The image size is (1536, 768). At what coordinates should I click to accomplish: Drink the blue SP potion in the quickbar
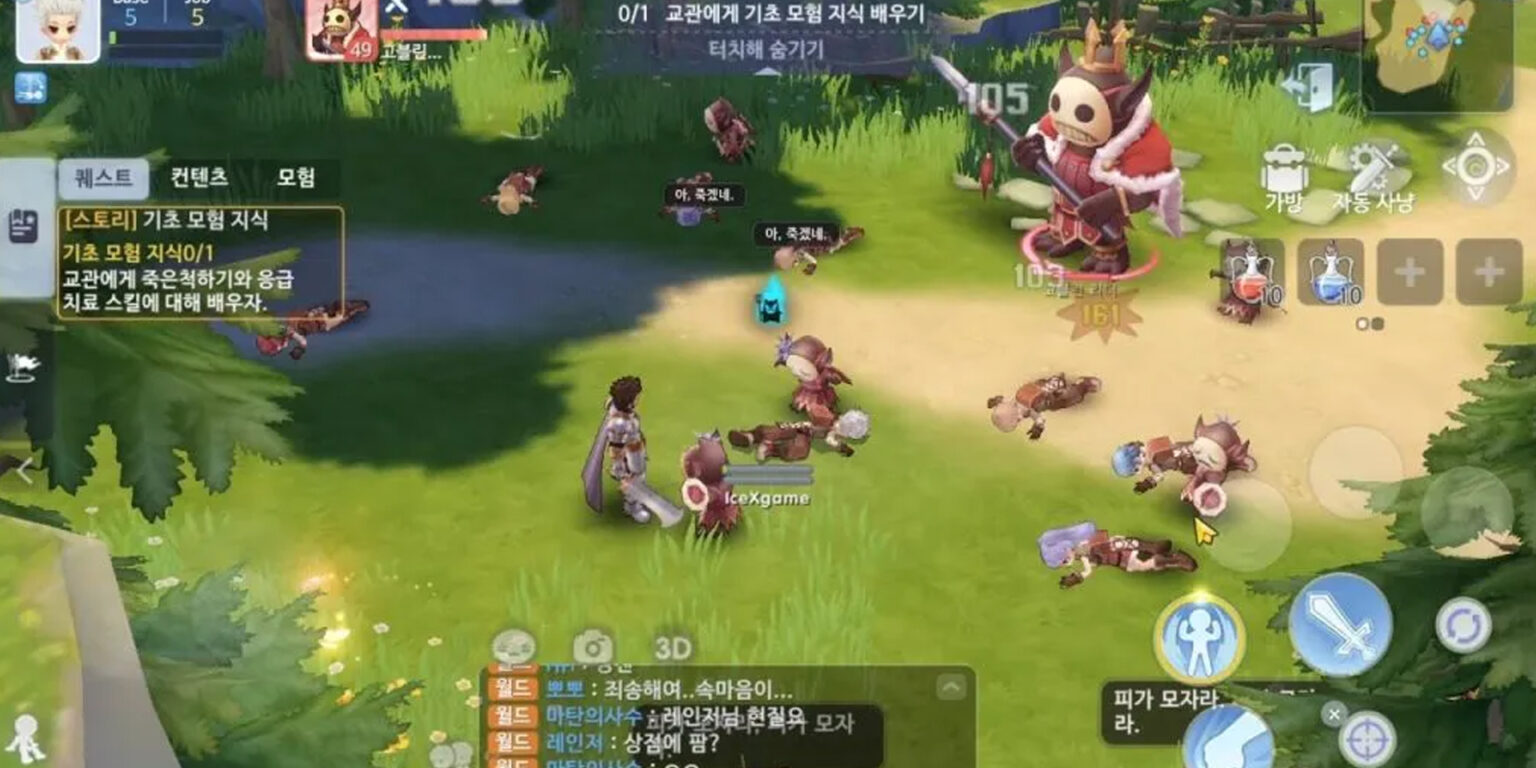coord(1330,274)
